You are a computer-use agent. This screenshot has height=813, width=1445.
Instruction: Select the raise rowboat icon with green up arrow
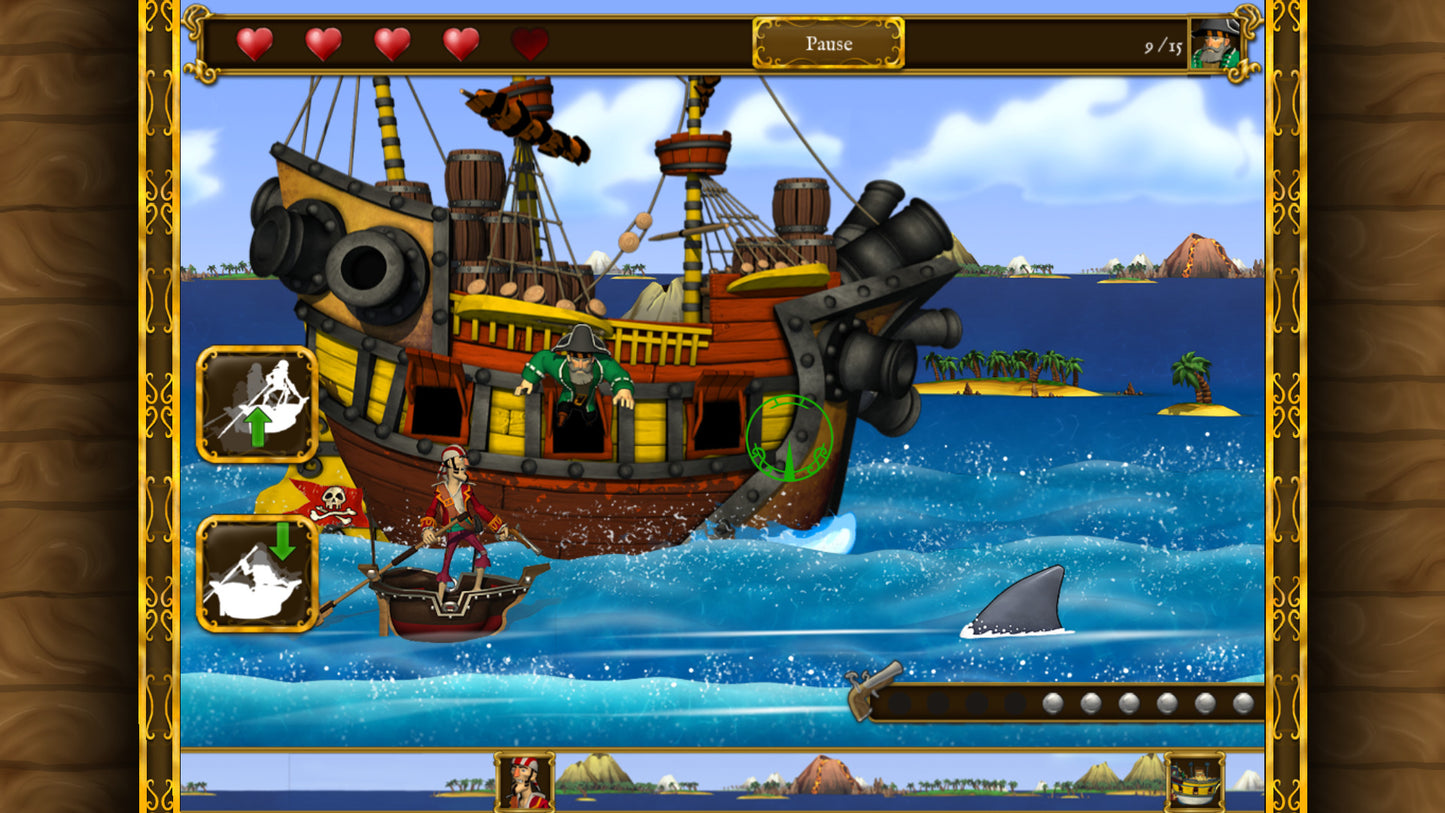click(x=256, y=401)
